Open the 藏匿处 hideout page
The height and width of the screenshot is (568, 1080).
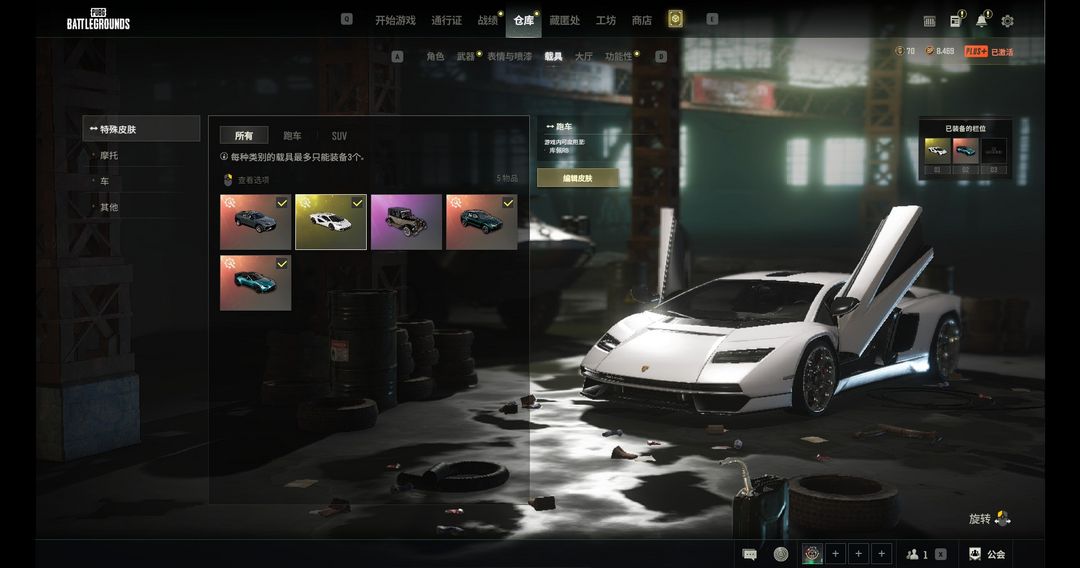pyautogui.click(x=564, y=20)
